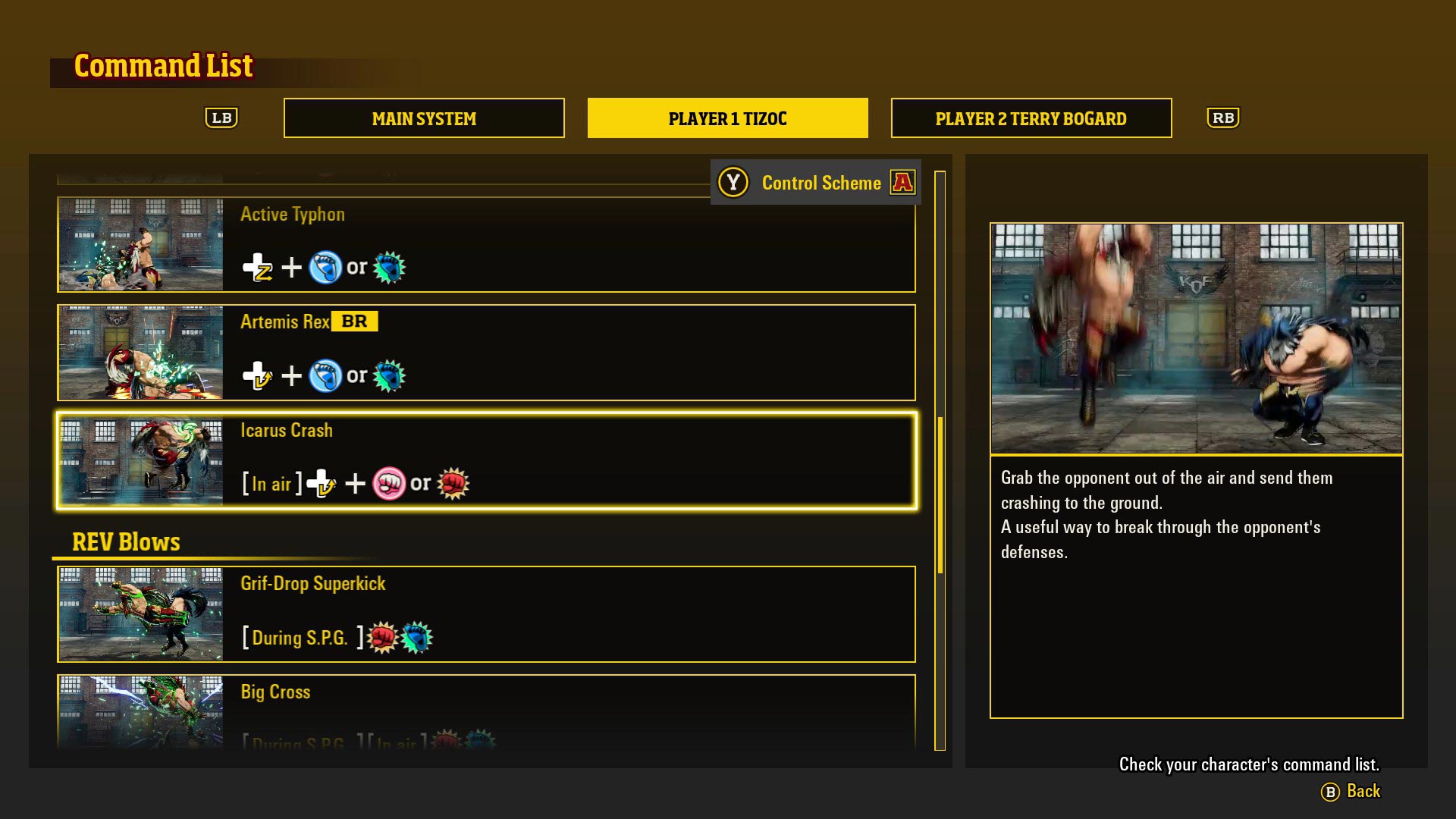The image size is (1456, 819).
Task: Click the down-back arrow input icon in Active Typhon
Action: [x=258, y=266]
